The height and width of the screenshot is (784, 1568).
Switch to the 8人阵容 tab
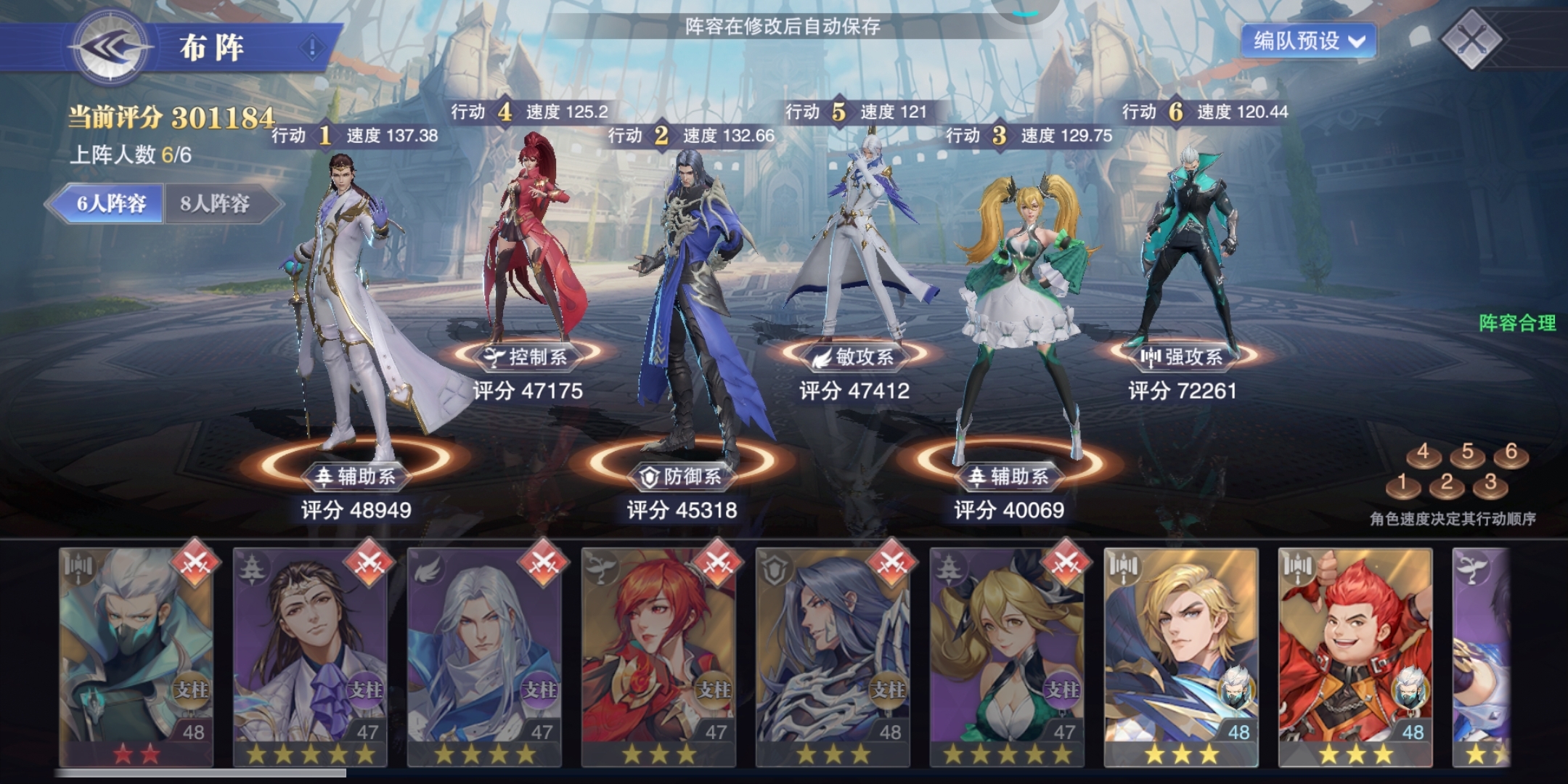tap(215, 203)
